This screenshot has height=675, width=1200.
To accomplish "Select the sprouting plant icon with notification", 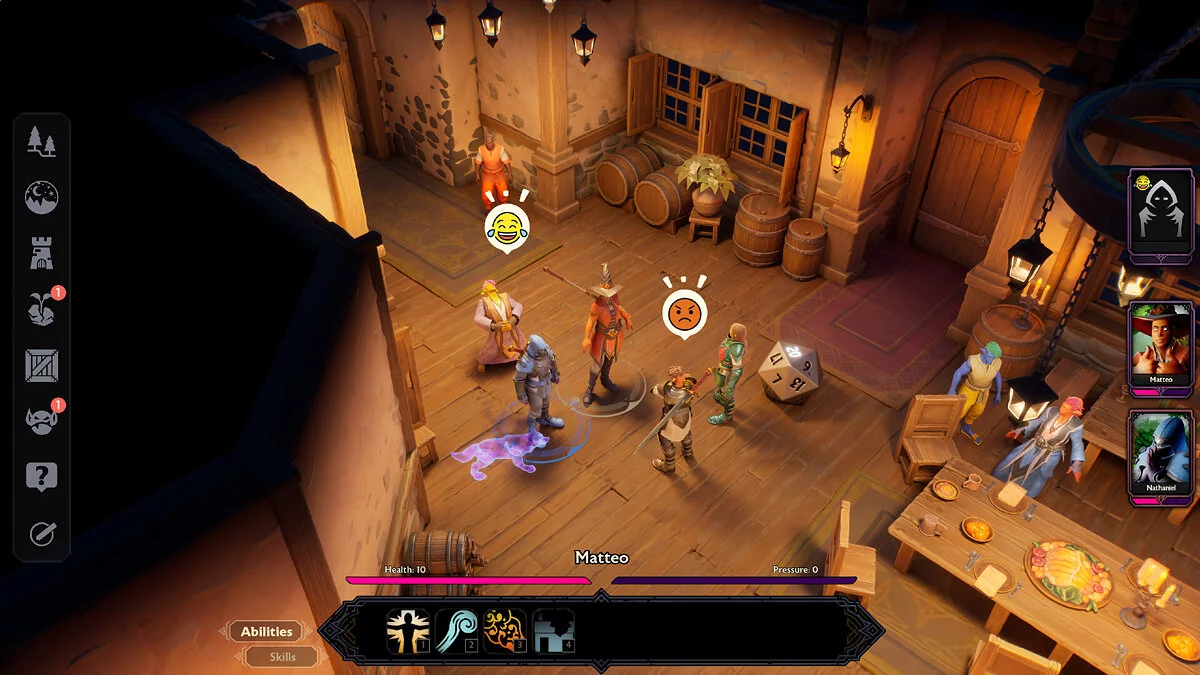I will pyautogui.click(x=42, y=310).
